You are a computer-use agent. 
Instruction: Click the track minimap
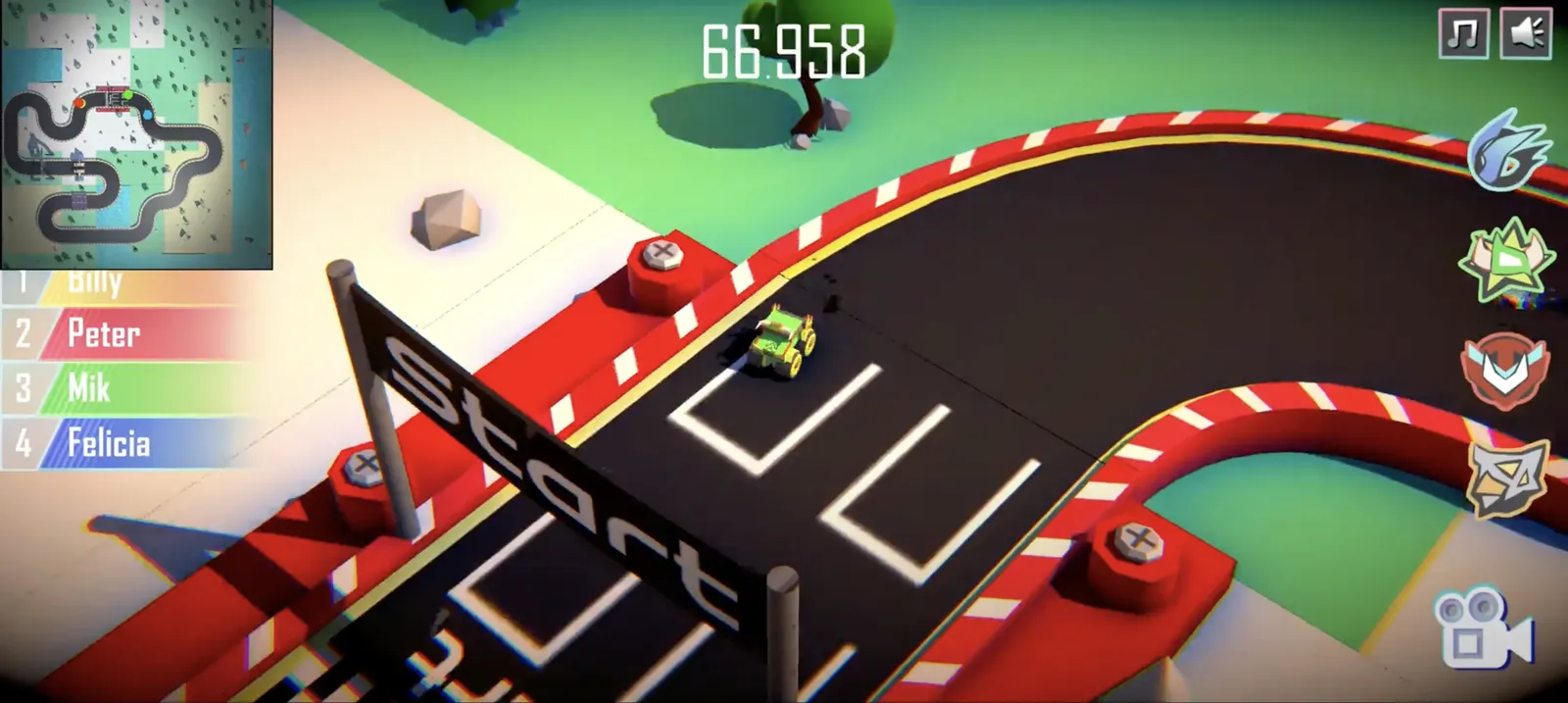point(136,134)
